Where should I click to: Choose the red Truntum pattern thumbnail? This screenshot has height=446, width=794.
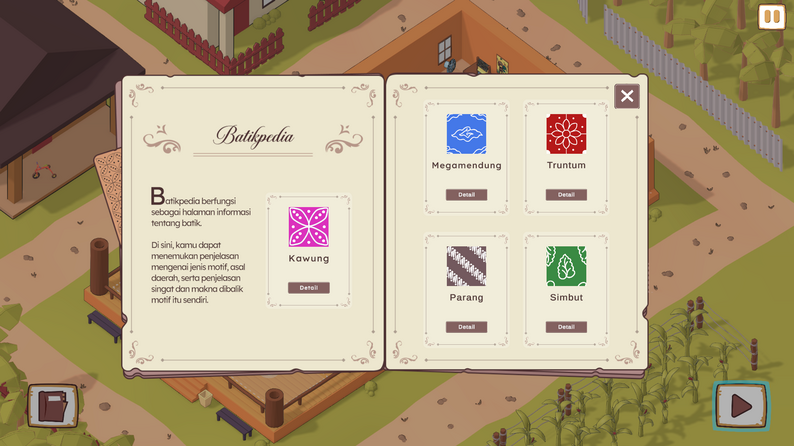click(566, 134)
